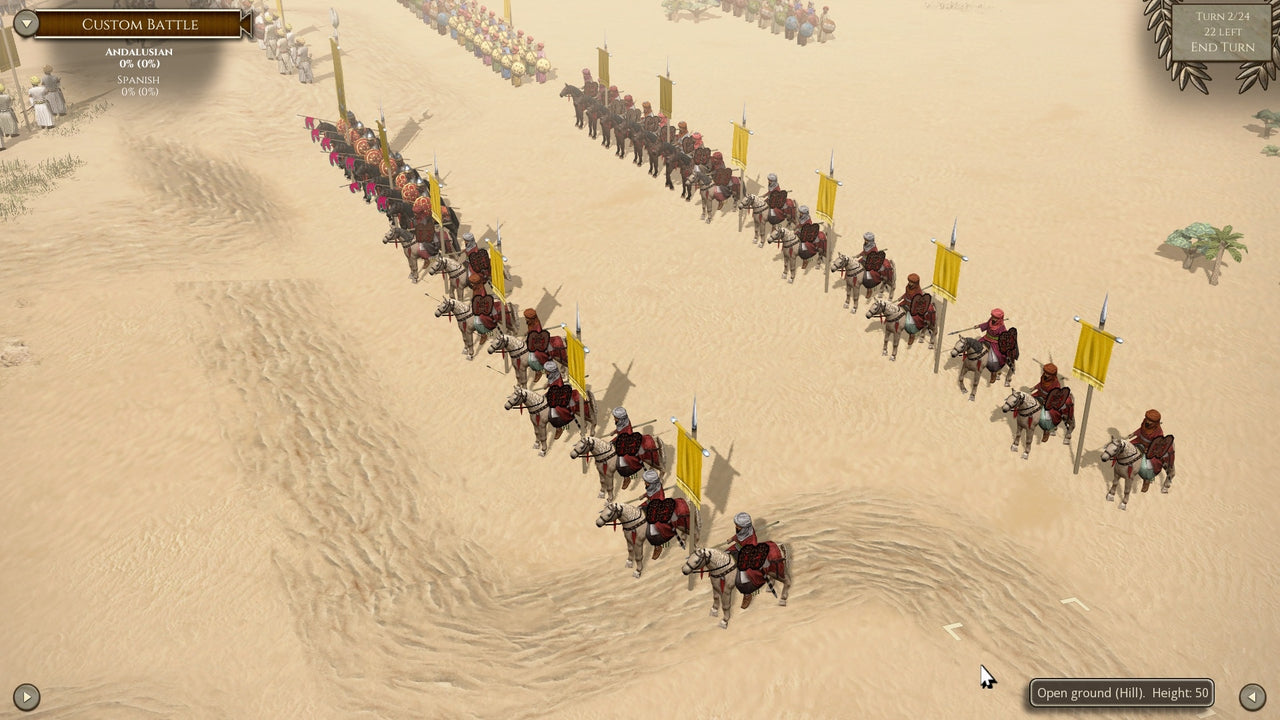Click the Andalusian 0% score readout
Viewport: 1280px width, 720px height.
(139, 61)
